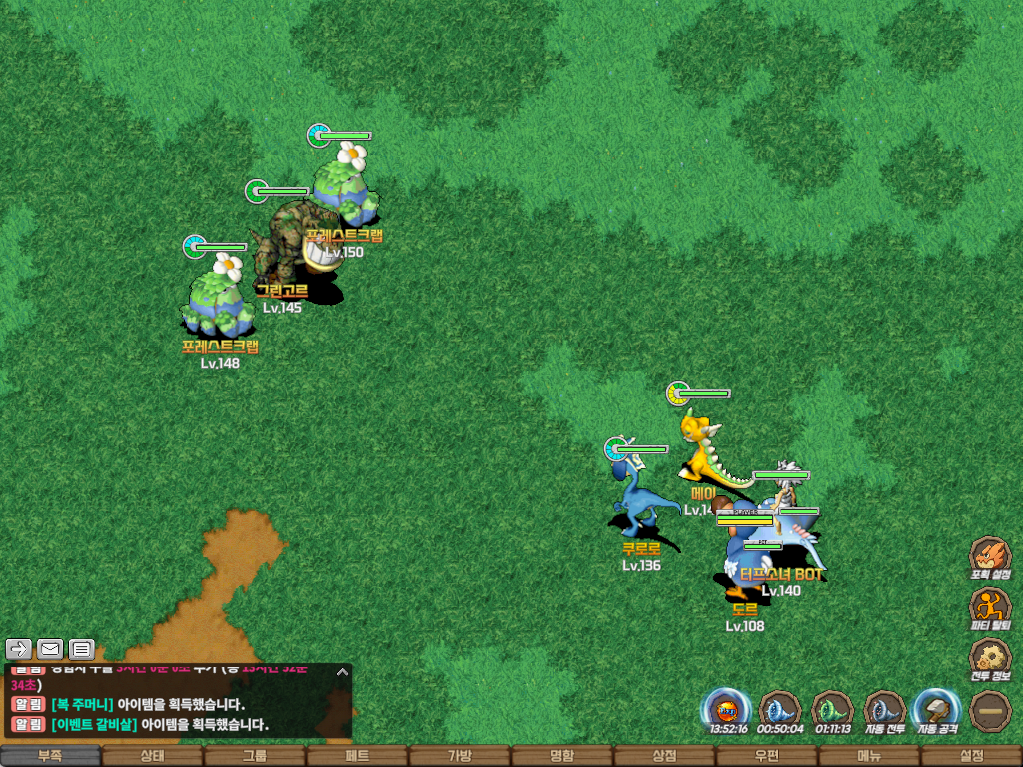
Task: Open the 명함 (name card) menu
Action: 562,756
